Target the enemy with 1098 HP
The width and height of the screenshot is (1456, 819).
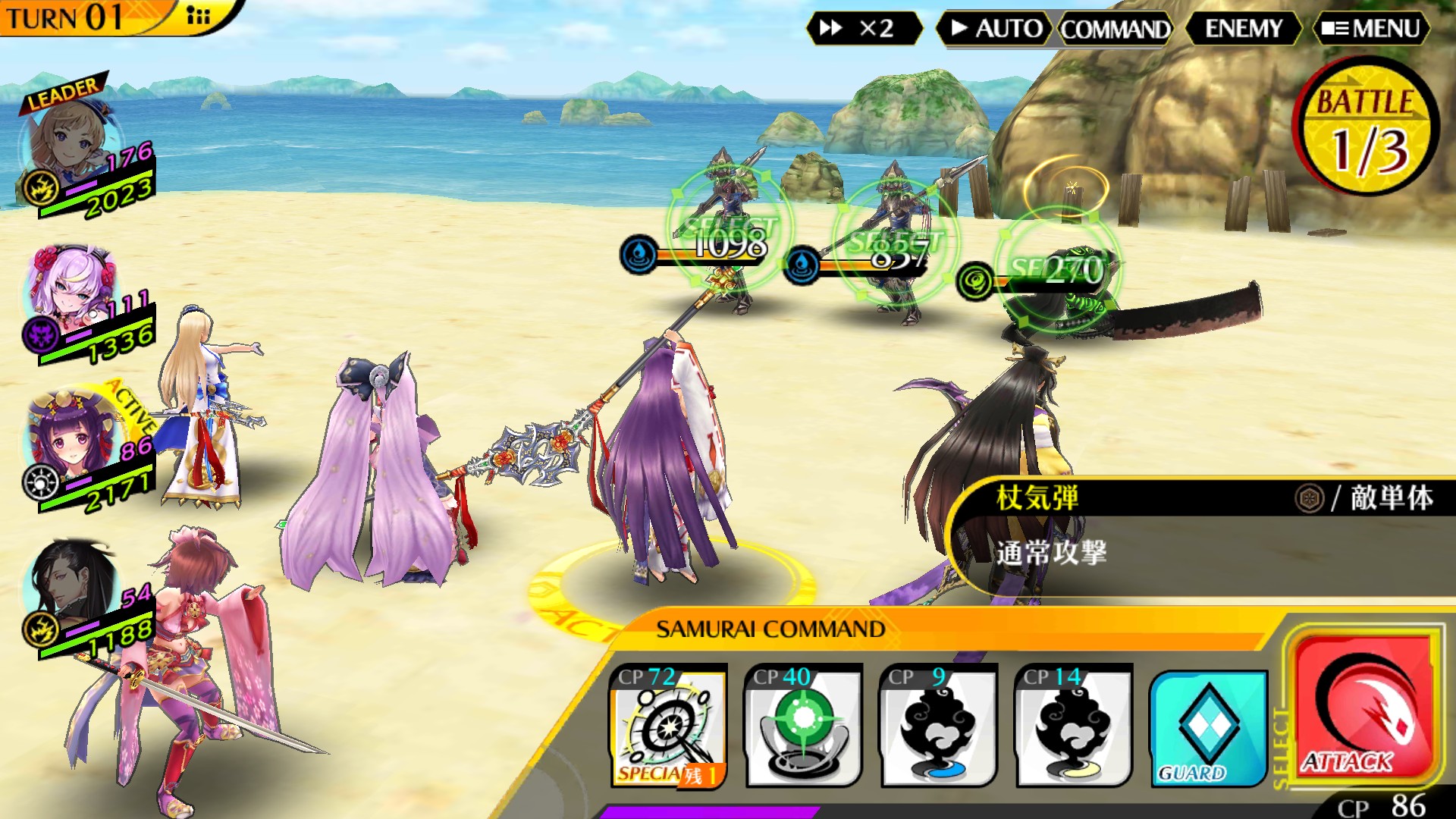coord(730,227)
